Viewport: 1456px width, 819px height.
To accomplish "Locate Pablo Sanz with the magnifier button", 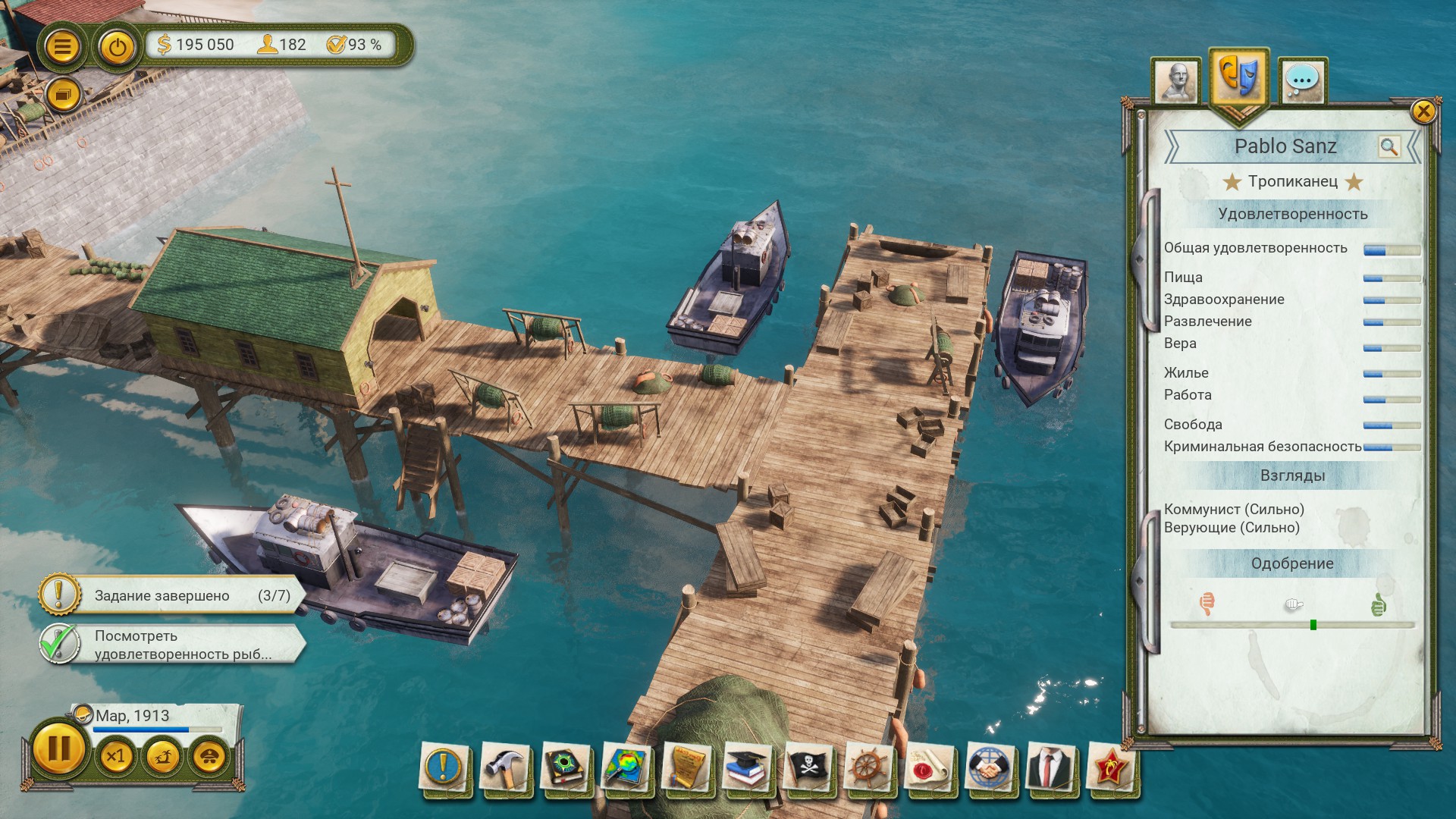I will [1389, 146].
